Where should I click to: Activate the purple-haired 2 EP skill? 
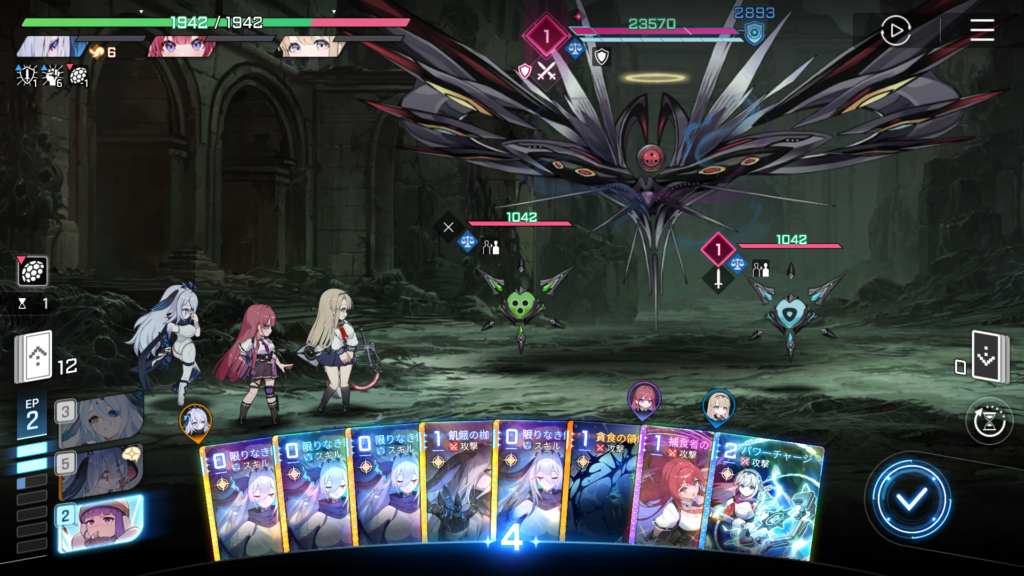click(x=100, y=523)
